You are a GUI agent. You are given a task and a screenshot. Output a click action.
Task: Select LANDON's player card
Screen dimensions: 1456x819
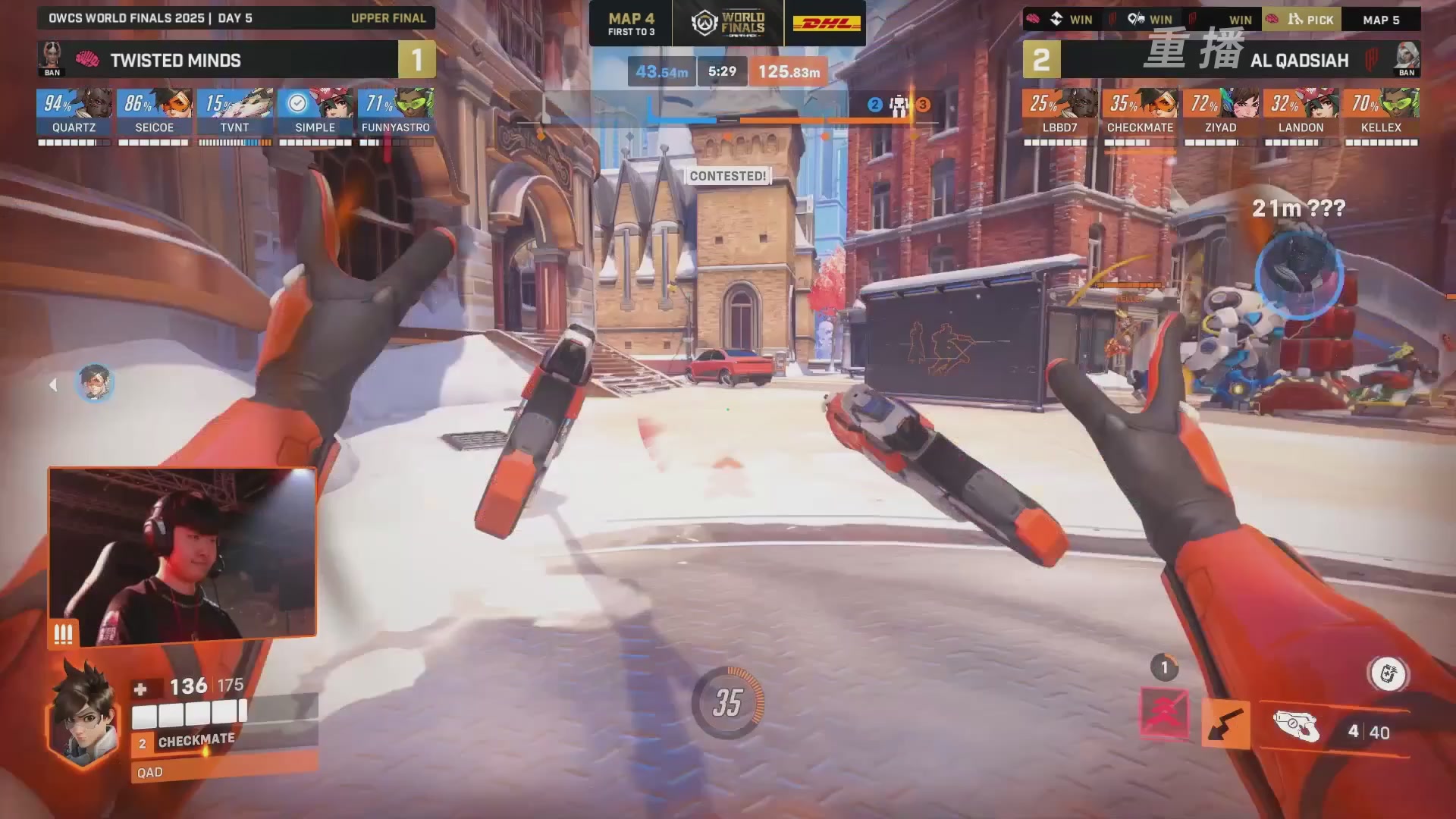(1301, 114)
